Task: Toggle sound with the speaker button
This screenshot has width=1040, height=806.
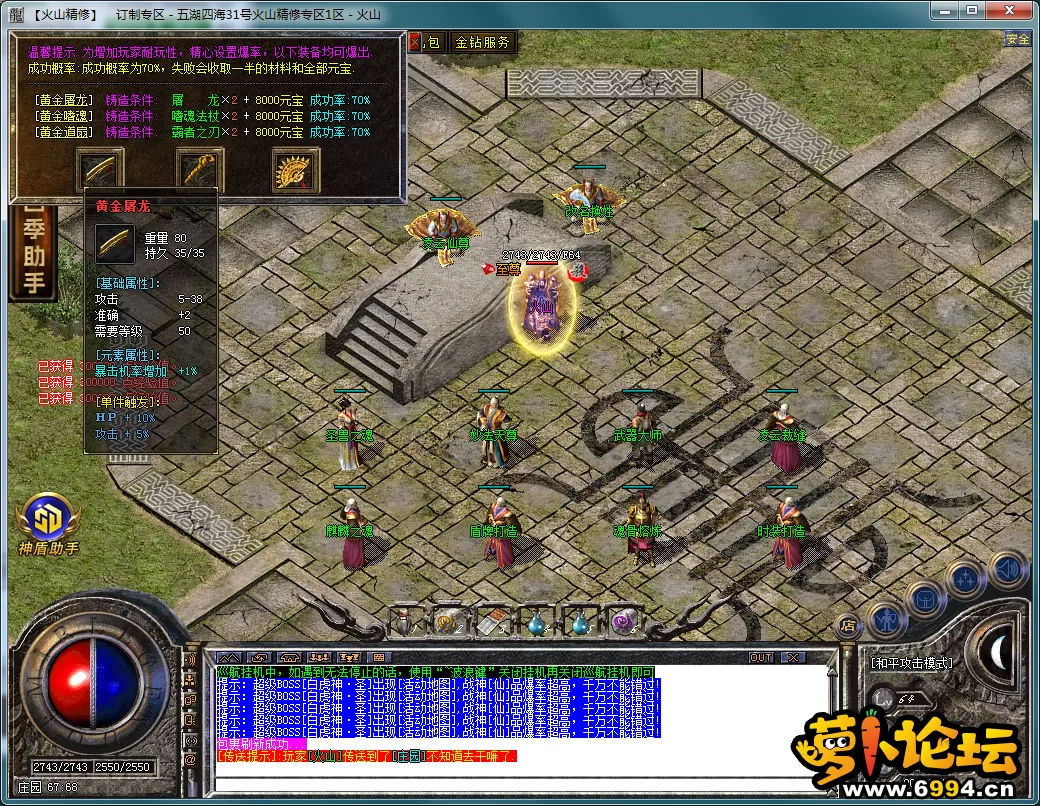Action: (x=1007, y=568)
